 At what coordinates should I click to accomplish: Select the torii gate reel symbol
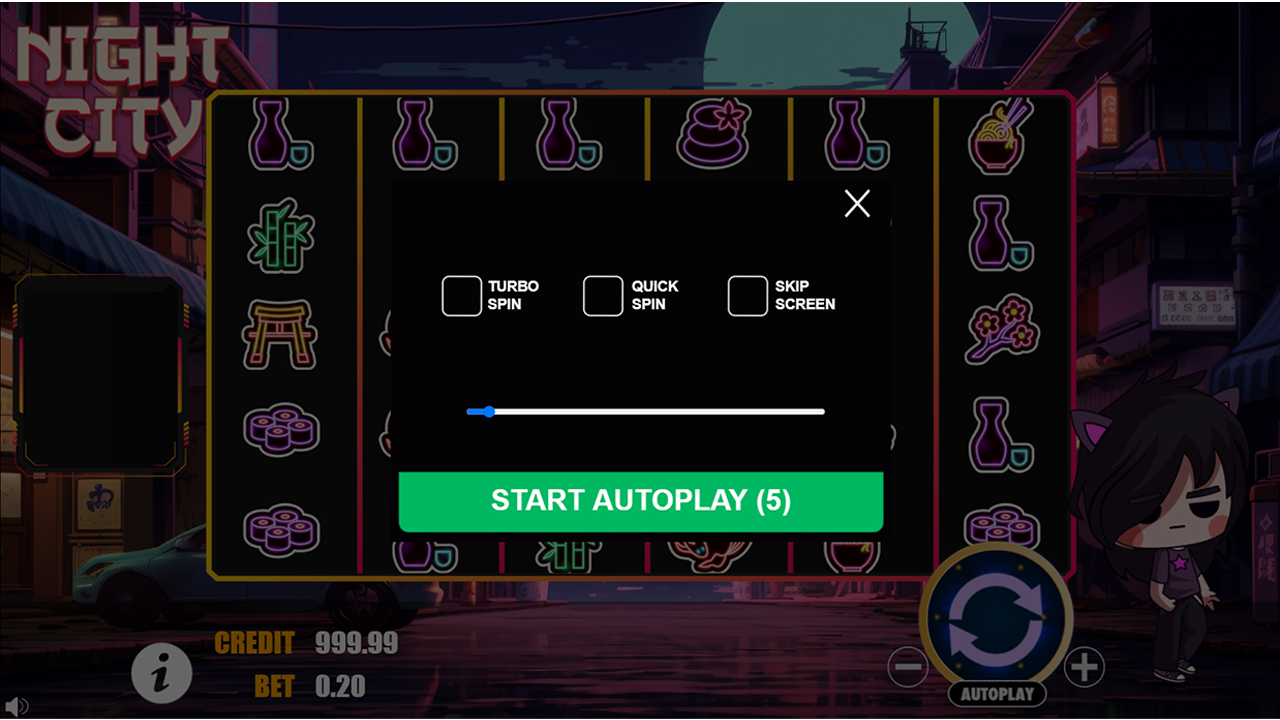click(281, 334)
